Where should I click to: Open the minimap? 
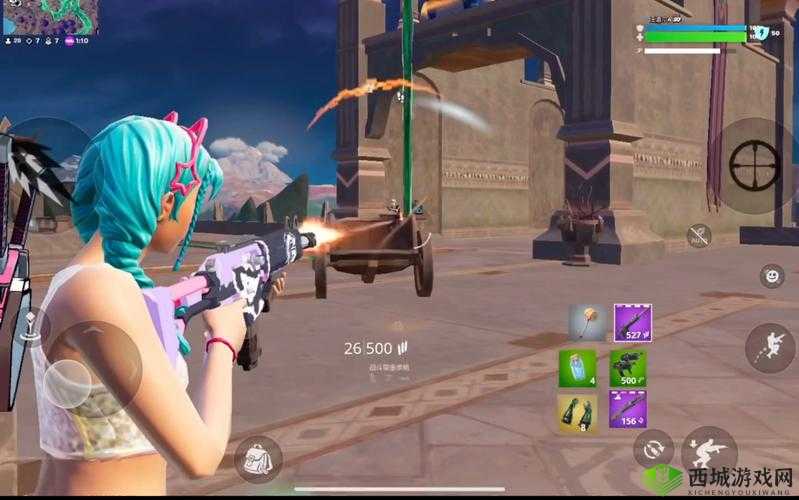(x=50, y=15)
